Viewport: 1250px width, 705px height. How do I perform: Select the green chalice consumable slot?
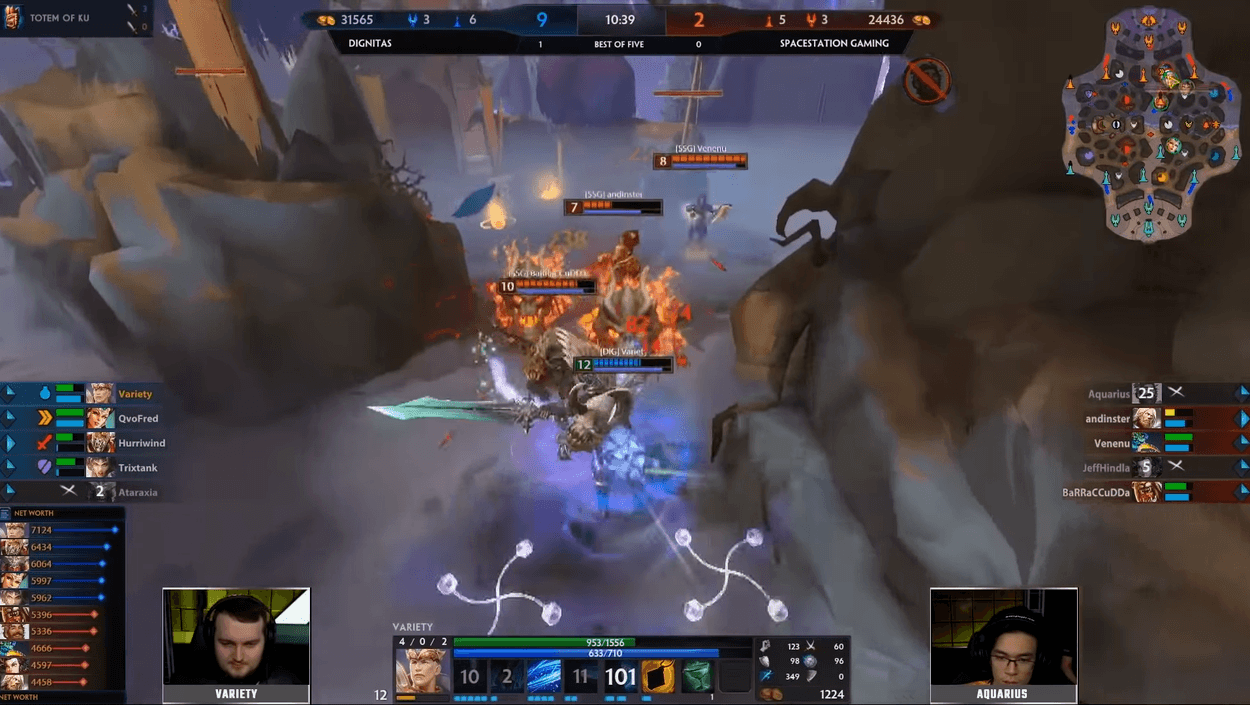pyautogui.click(x=697, y=677)
